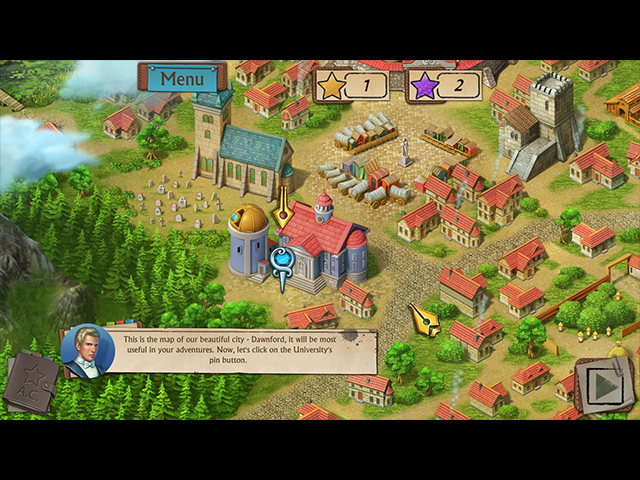Select the University's blue pin button
This screenshot has height=480, width=640.
[x=282, y=259]
